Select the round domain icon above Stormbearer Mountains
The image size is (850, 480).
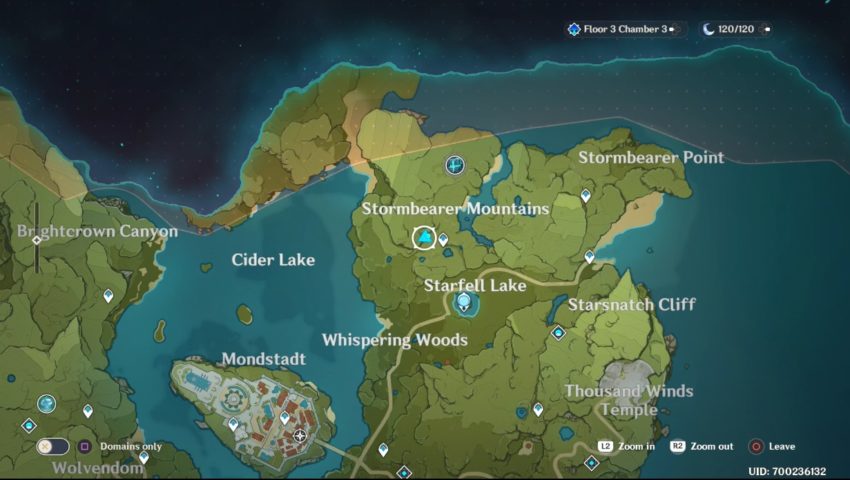pos(455,163)
